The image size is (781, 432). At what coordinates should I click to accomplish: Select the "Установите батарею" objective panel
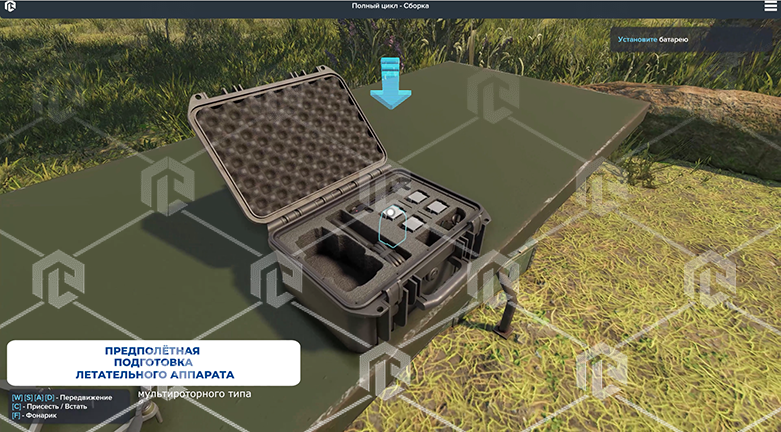[694, 40]
